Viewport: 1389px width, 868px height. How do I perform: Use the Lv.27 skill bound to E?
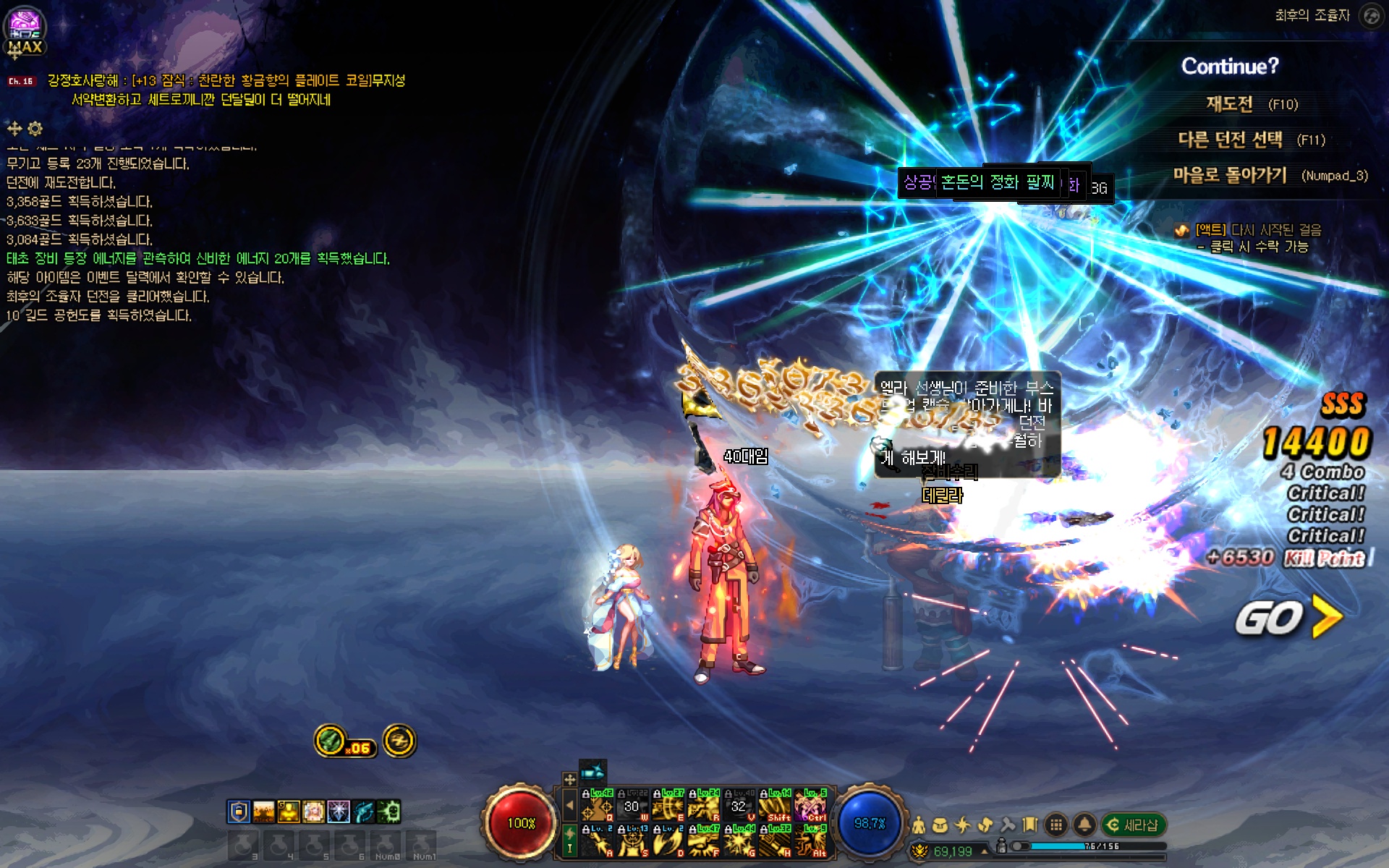click(x=668, y=805)
